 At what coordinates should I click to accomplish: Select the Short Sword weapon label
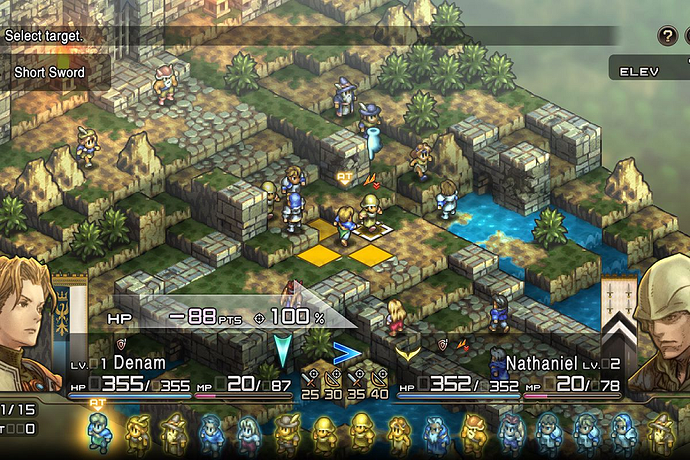50,72
